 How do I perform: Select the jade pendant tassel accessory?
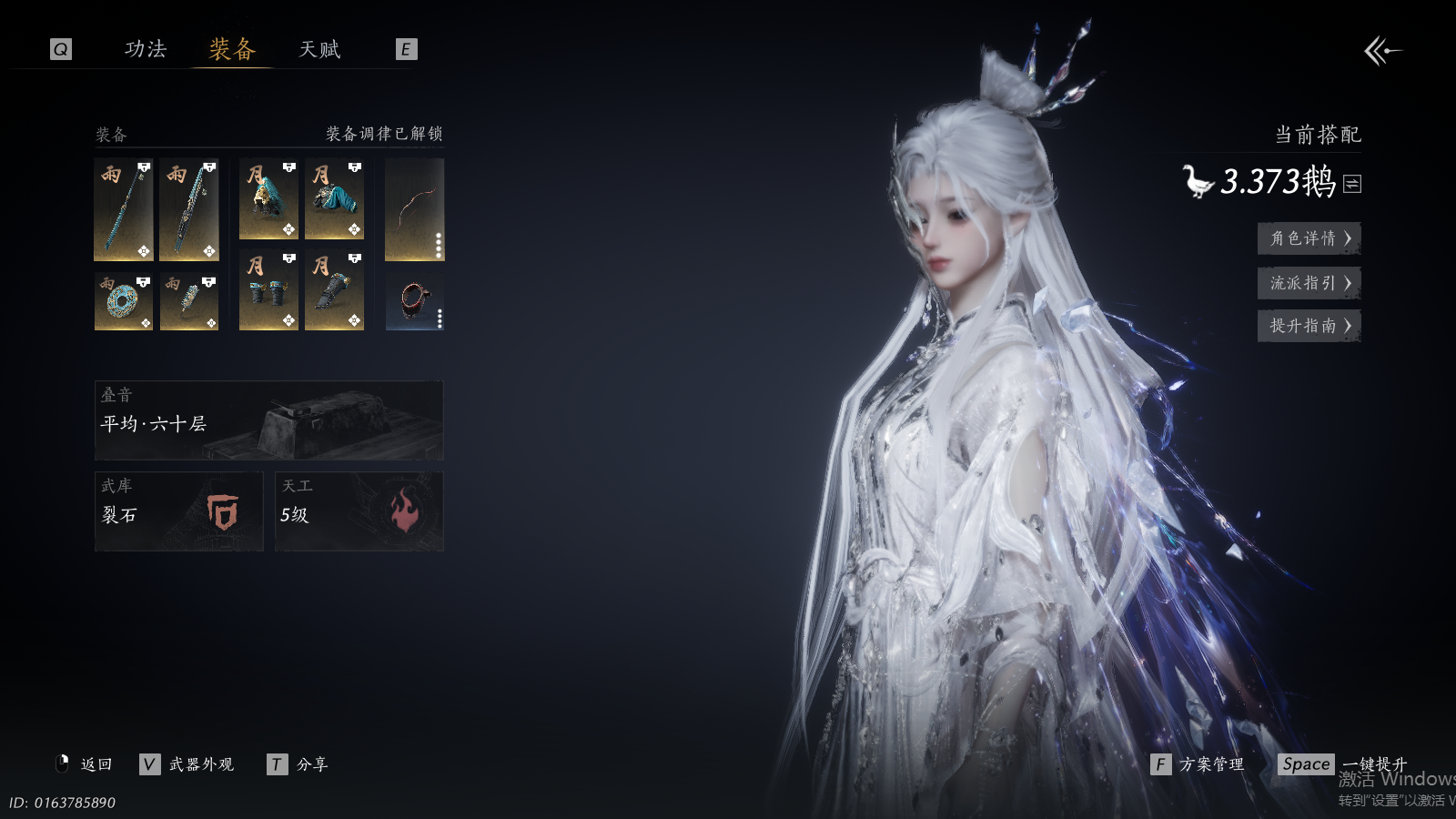(189, 301)
